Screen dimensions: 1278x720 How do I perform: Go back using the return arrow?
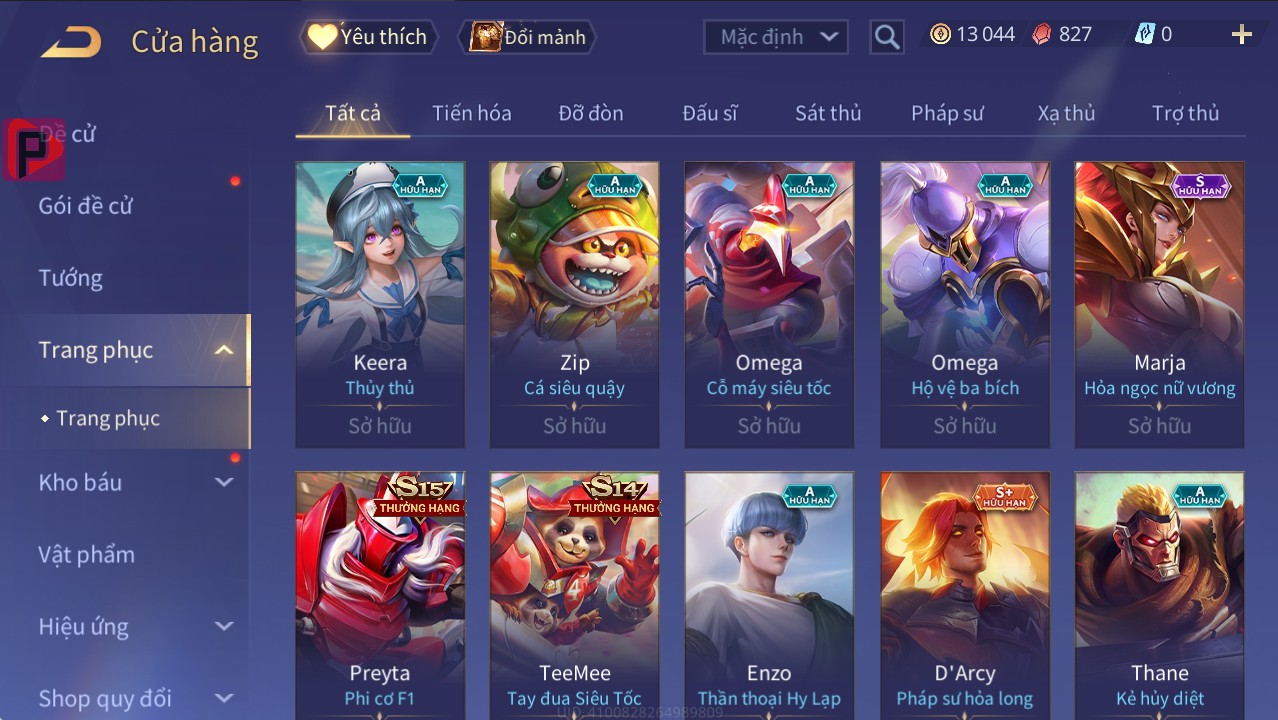pyautogui.click(x=71, y=41)
